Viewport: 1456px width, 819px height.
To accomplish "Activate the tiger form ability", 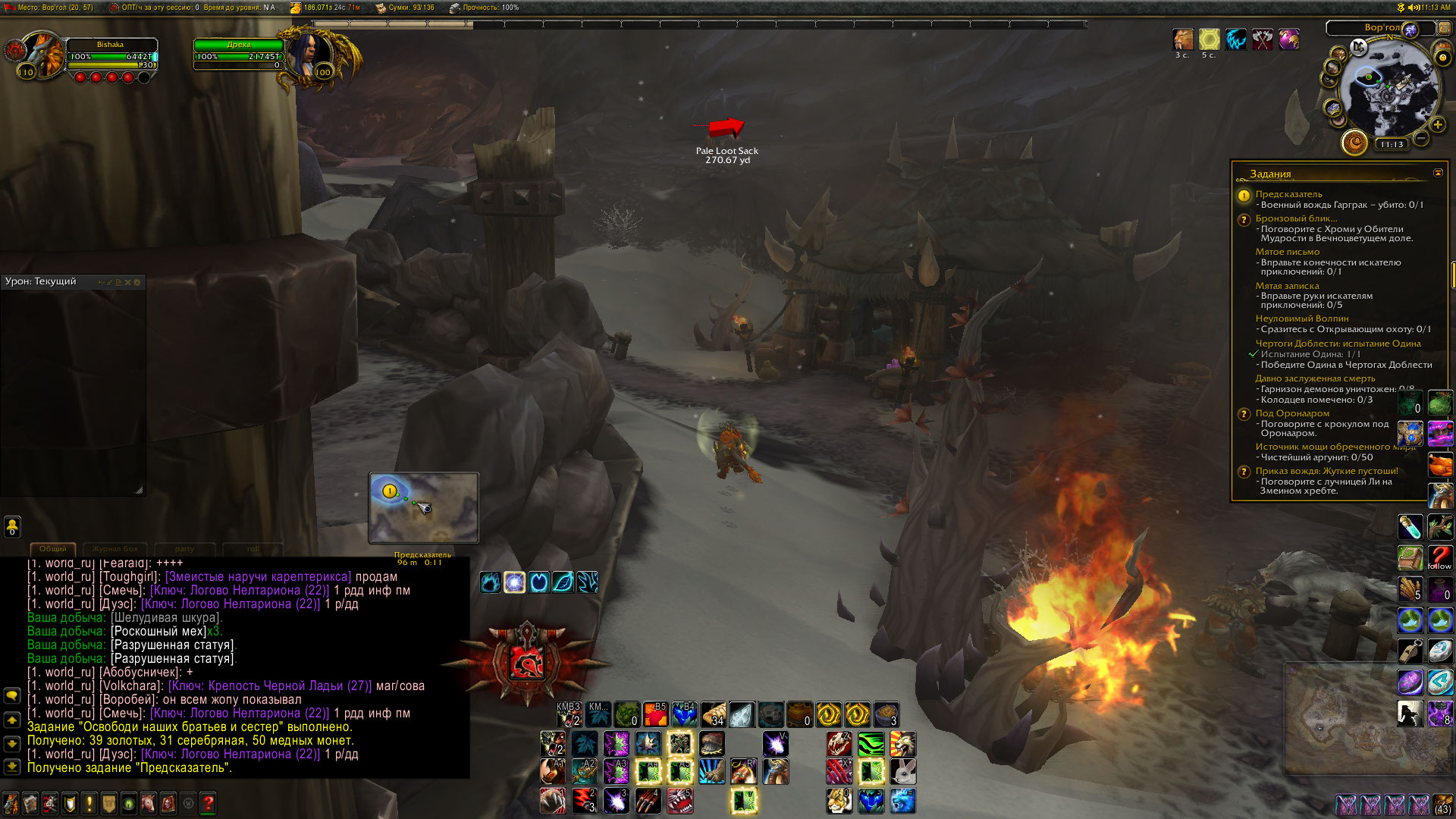I will [x=839, y=800].
